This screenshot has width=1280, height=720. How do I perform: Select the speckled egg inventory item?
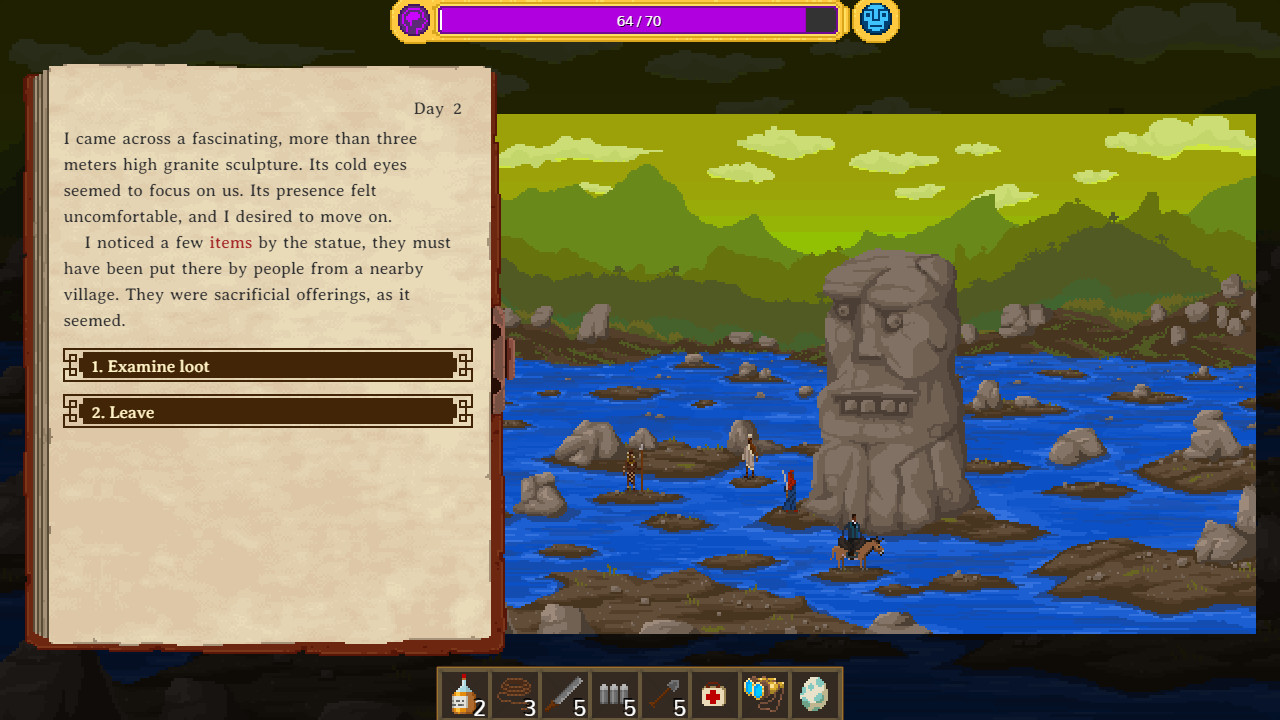(x=813, y=695)
